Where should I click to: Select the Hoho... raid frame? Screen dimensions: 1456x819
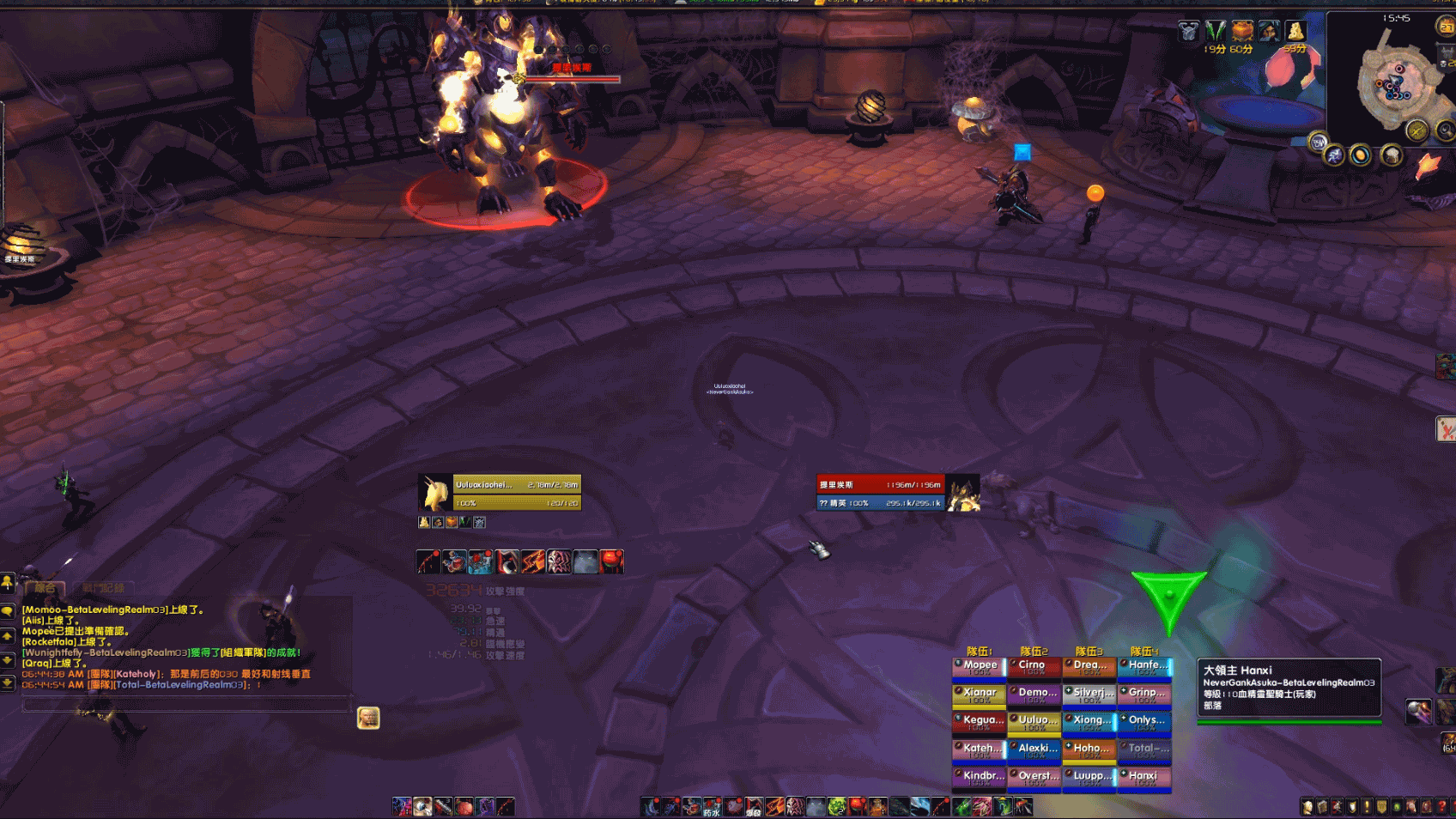[x=1089, y=749]
